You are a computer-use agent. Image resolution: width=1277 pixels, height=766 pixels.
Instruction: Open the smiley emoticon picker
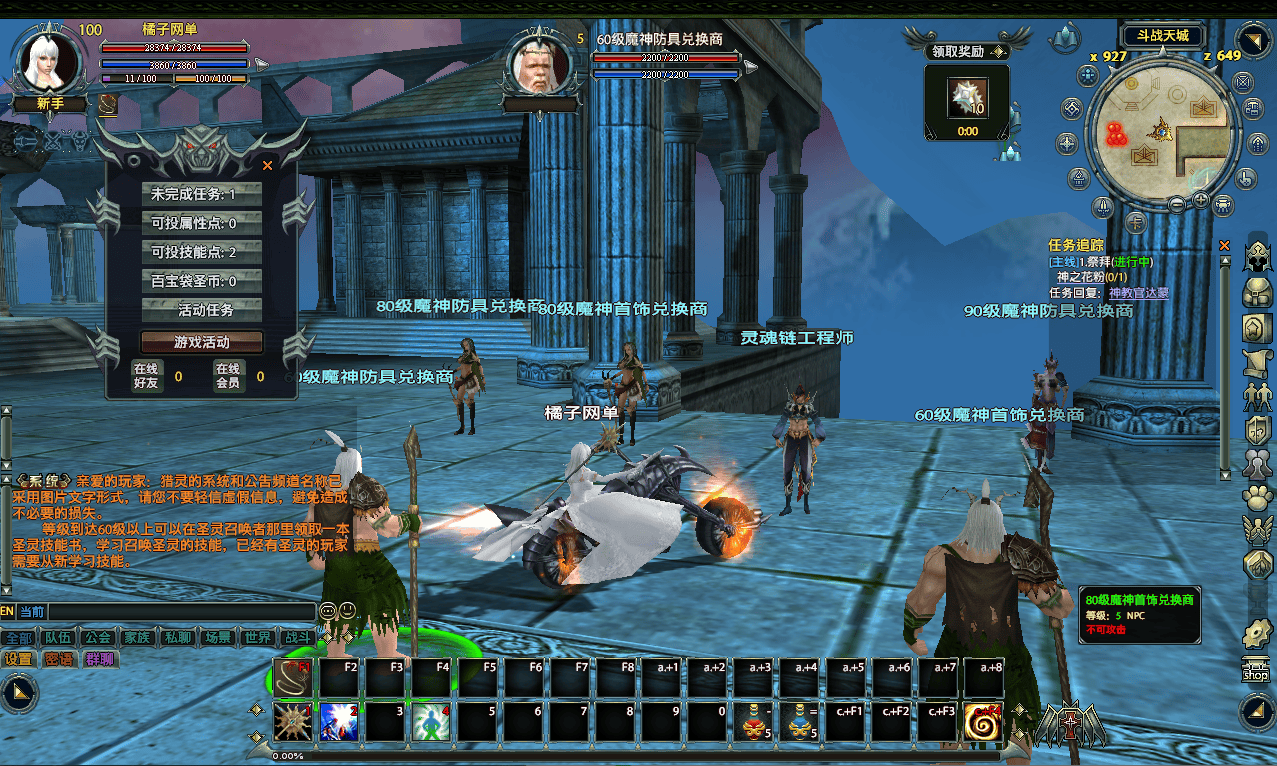point(347,610)
